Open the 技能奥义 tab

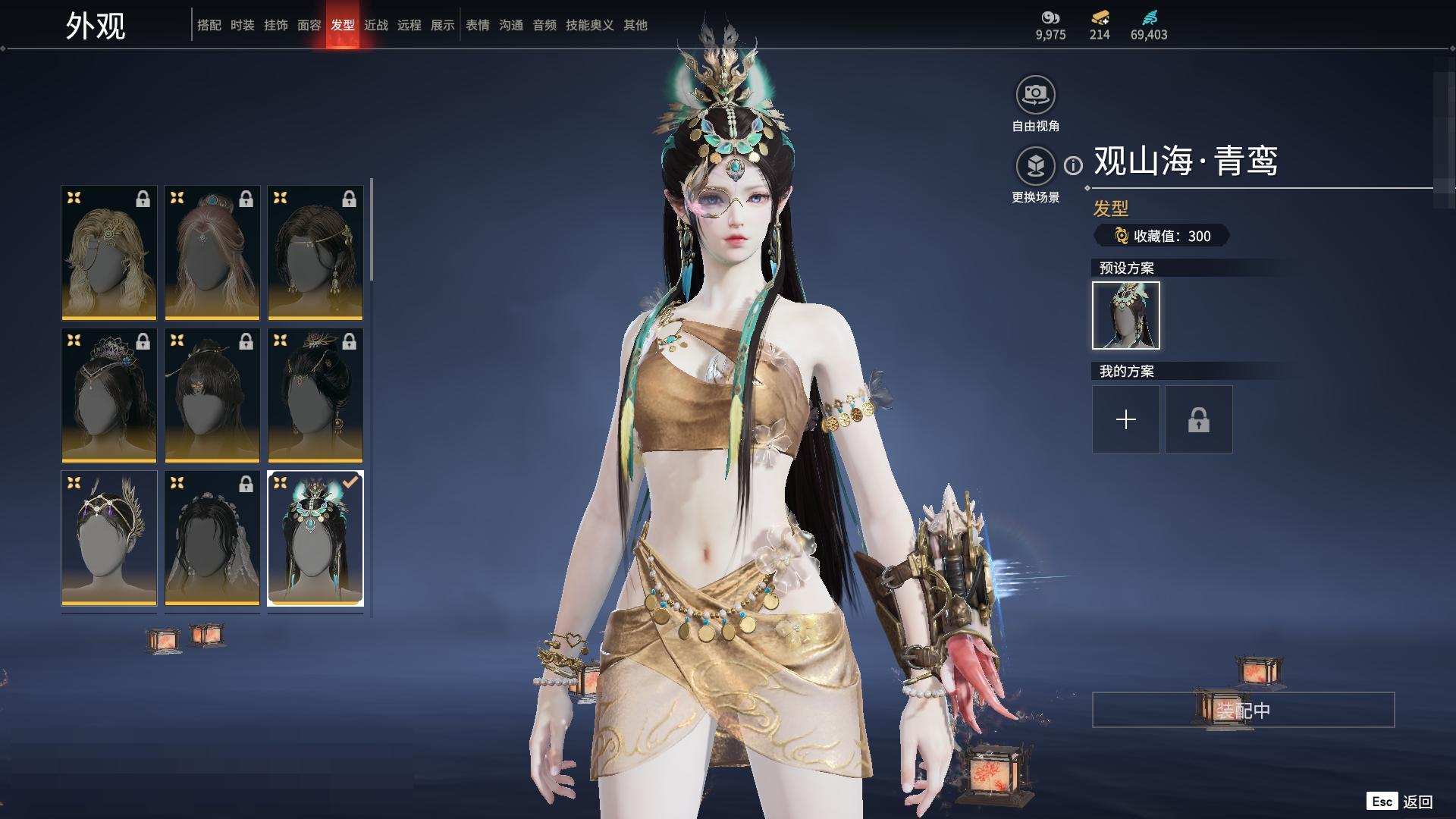[590, 25]
